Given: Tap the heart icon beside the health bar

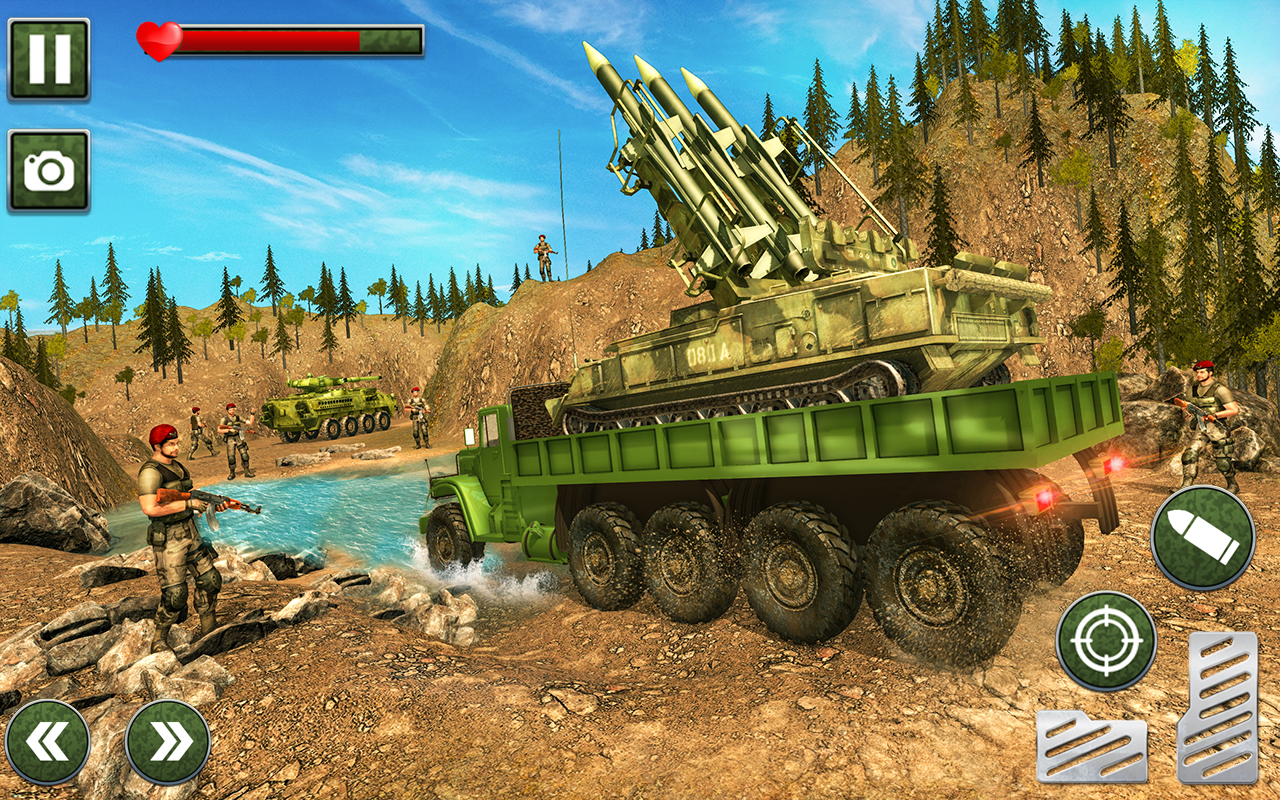Looking at the screenshot, I should coord(158,40).
